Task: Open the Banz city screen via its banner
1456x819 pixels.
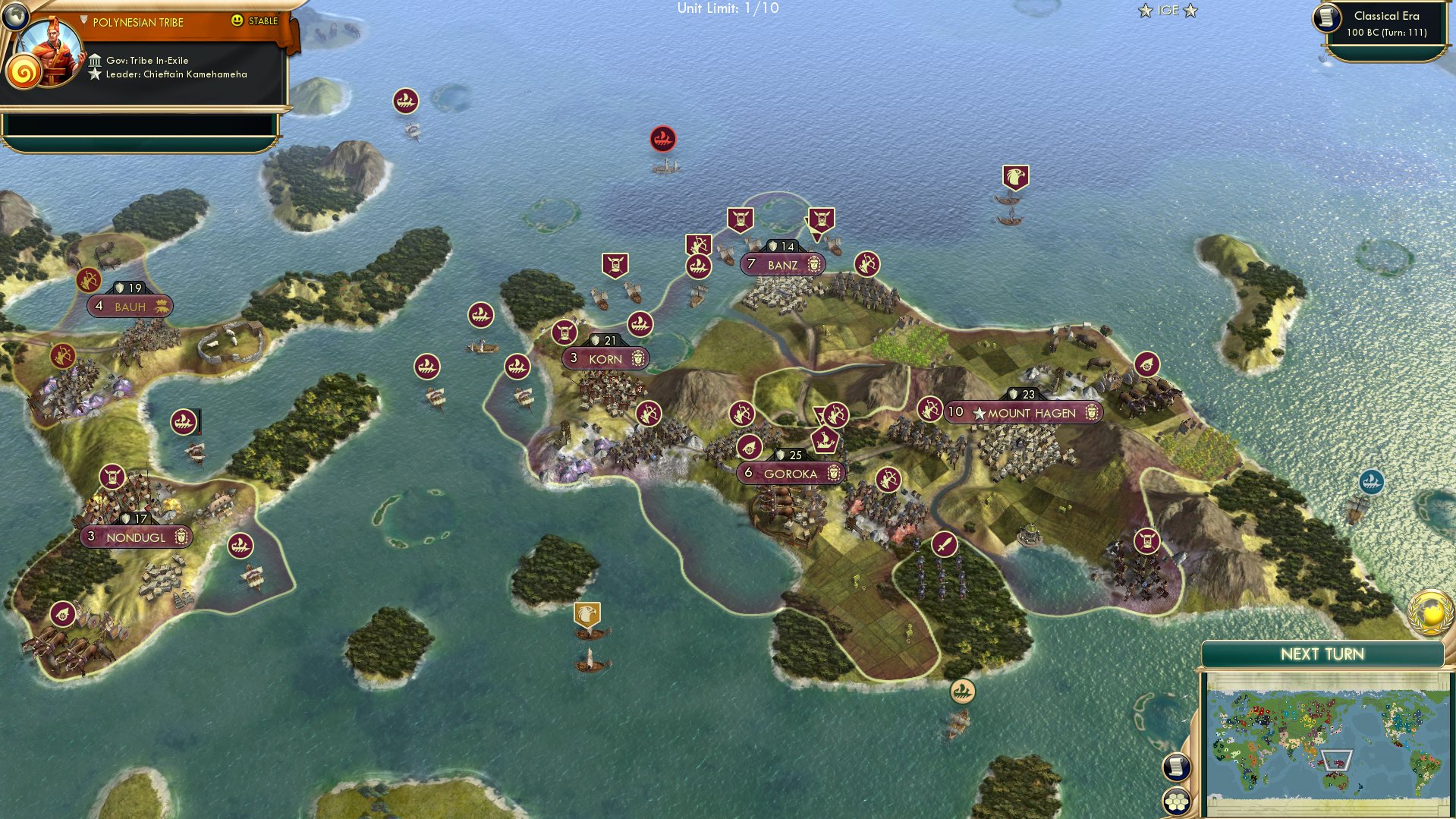Action: (781, 264)
